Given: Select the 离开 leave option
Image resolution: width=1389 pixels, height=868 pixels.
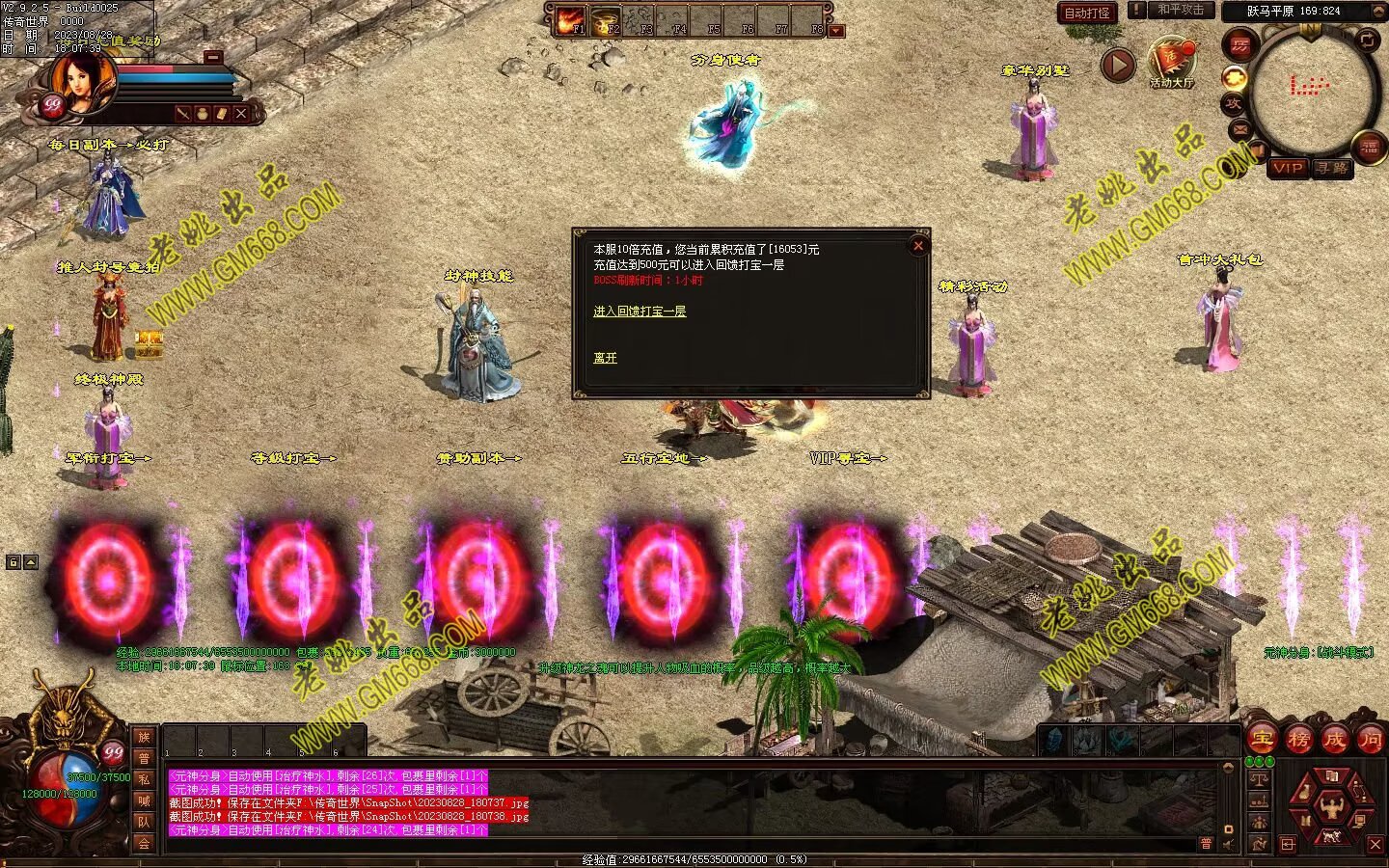Looking at the screenshot, I should pos(605,358).
